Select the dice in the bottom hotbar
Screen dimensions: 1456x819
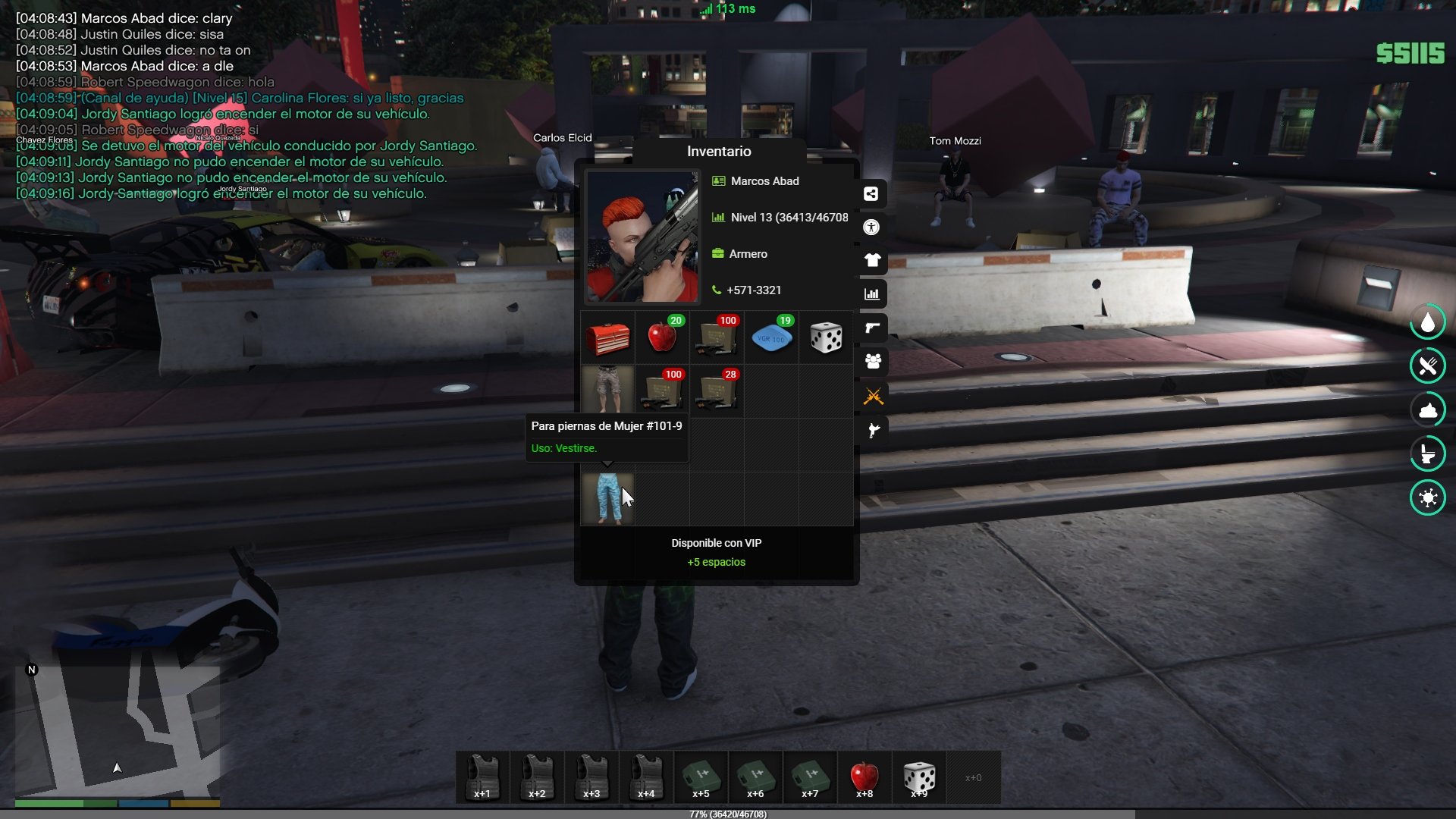(919, 777)
